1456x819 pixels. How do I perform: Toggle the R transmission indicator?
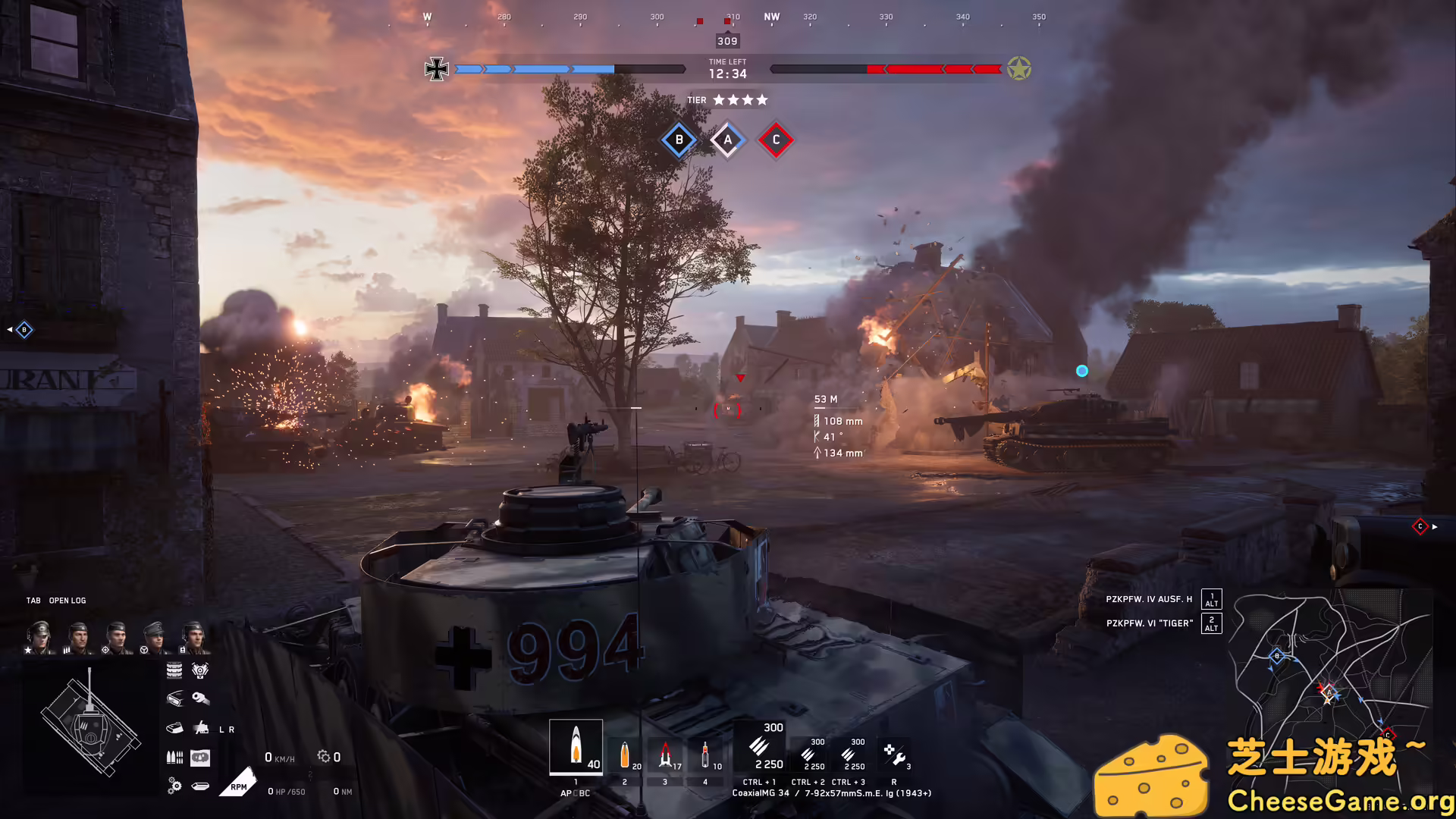click(x=231, y=730)
